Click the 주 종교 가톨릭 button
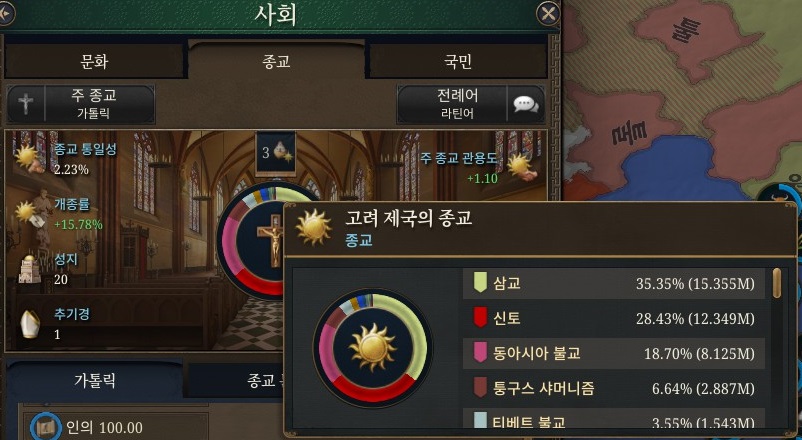The height and width of the screenshot is (440, 802). coord(81,104)
